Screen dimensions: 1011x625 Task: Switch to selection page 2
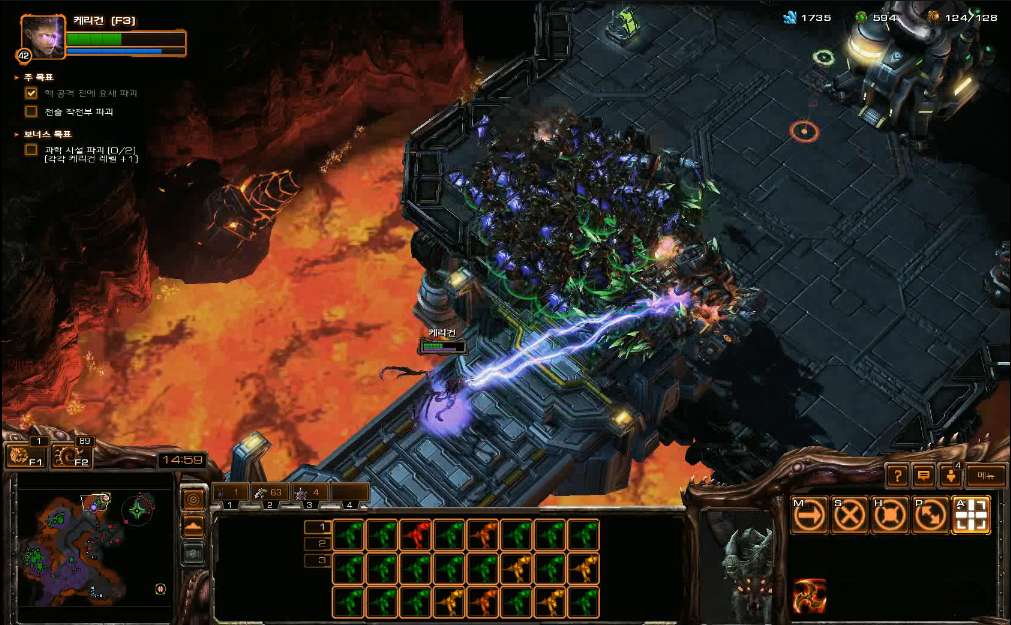317,543
